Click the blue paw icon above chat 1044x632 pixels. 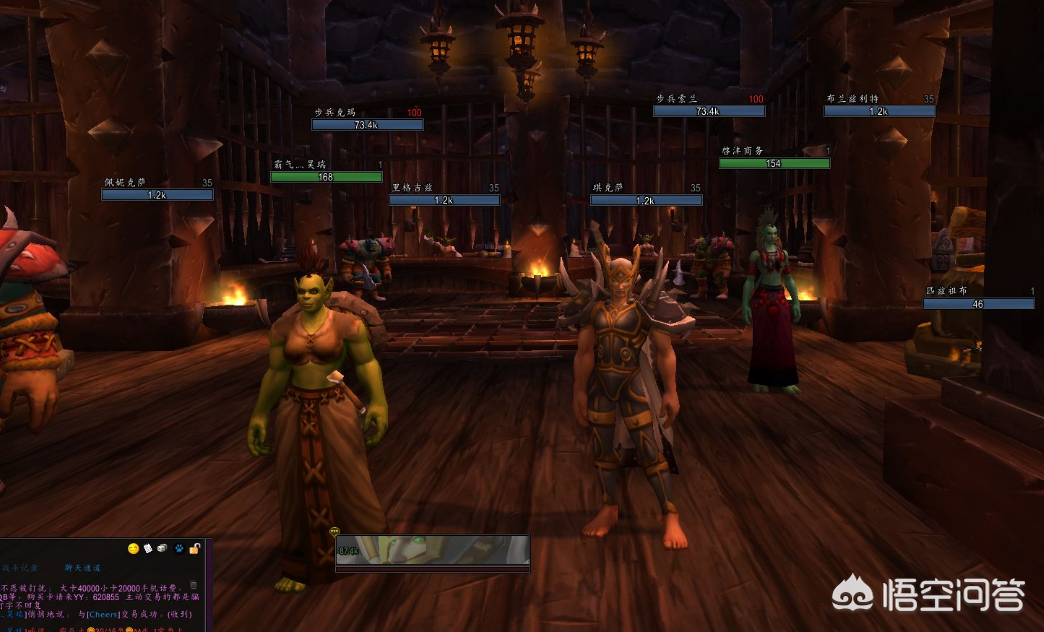click(178, 549)
